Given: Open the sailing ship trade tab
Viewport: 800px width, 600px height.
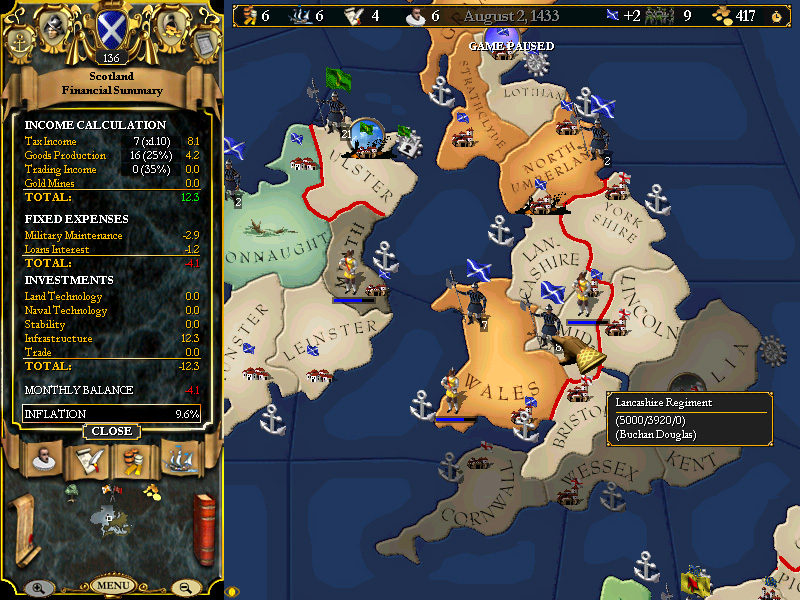Looking at the screenshot, I should [179, 459].
